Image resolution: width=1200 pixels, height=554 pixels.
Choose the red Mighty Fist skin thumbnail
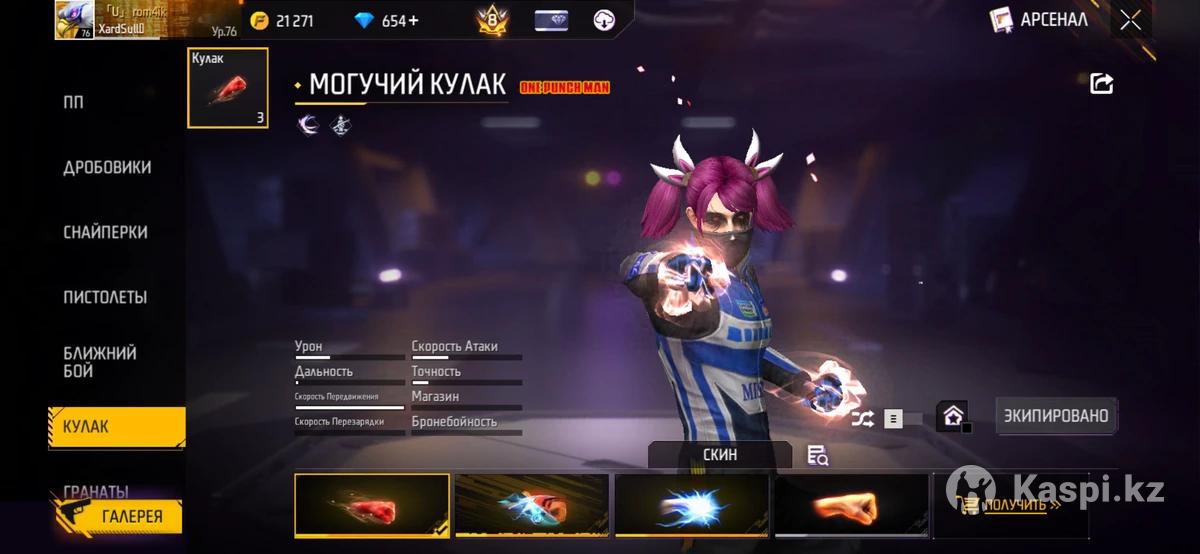click(372, 506)
